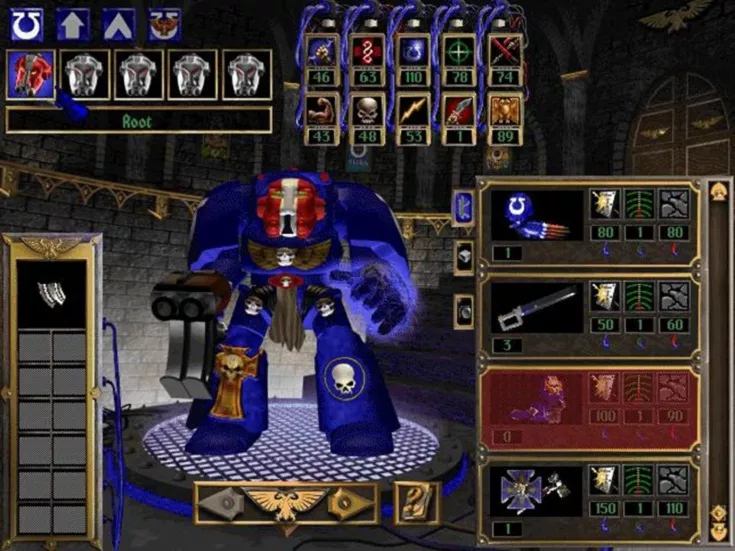Click the Ultramarines emblem button
This screenshot has width=735, height=551.
point(27,23)
